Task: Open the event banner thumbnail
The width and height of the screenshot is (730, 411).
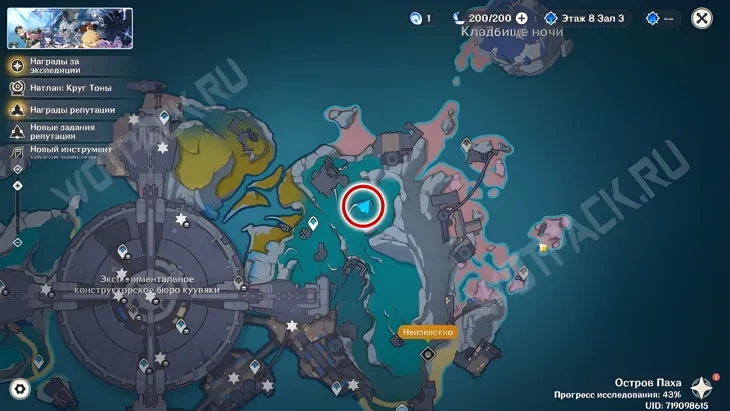Action: [x=70, y=28]
